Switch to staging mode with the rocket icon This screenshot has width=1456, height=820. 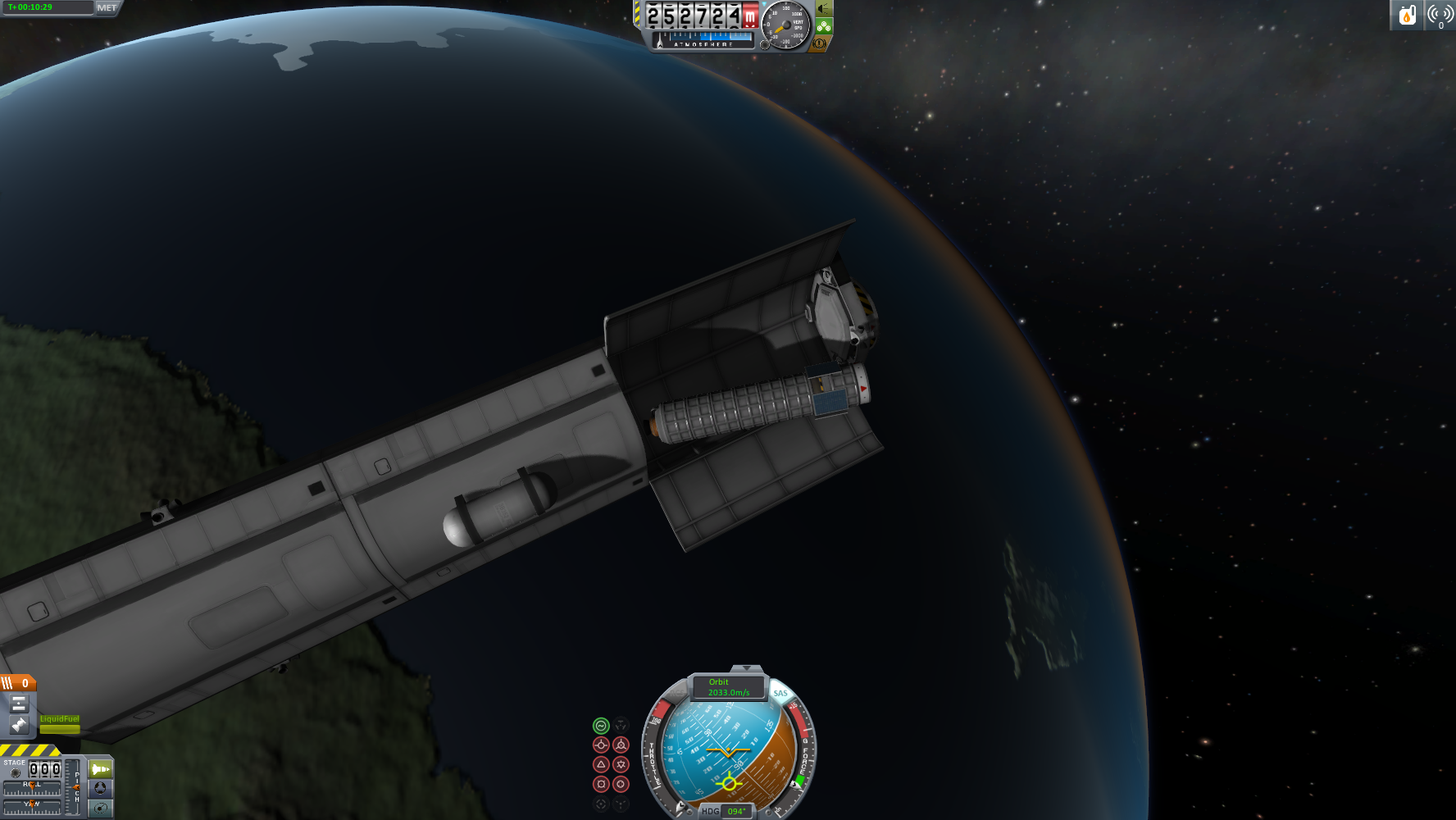[x=100, y=769]
